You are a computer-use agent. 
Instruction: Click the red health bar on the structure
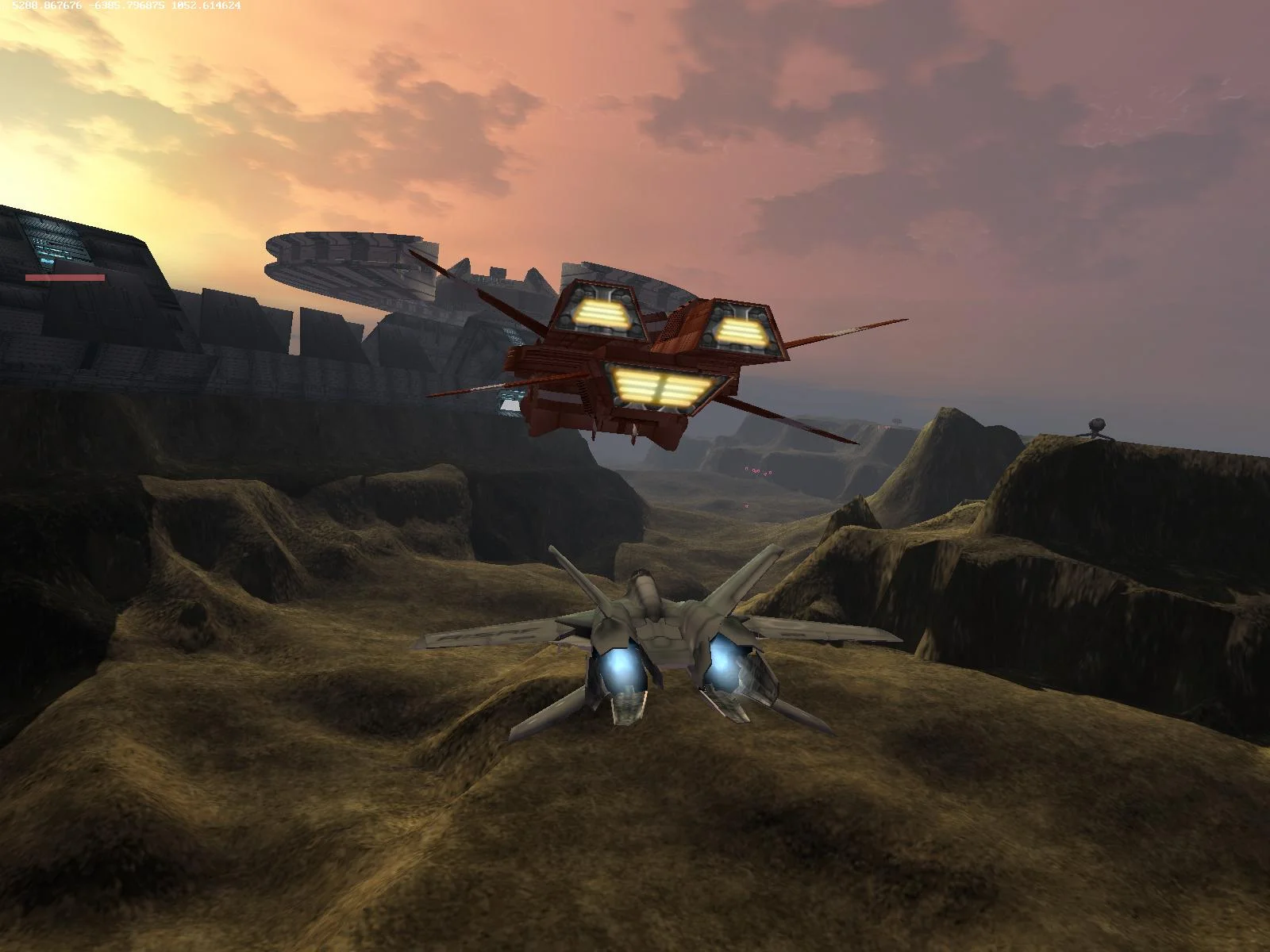point(62,279)
